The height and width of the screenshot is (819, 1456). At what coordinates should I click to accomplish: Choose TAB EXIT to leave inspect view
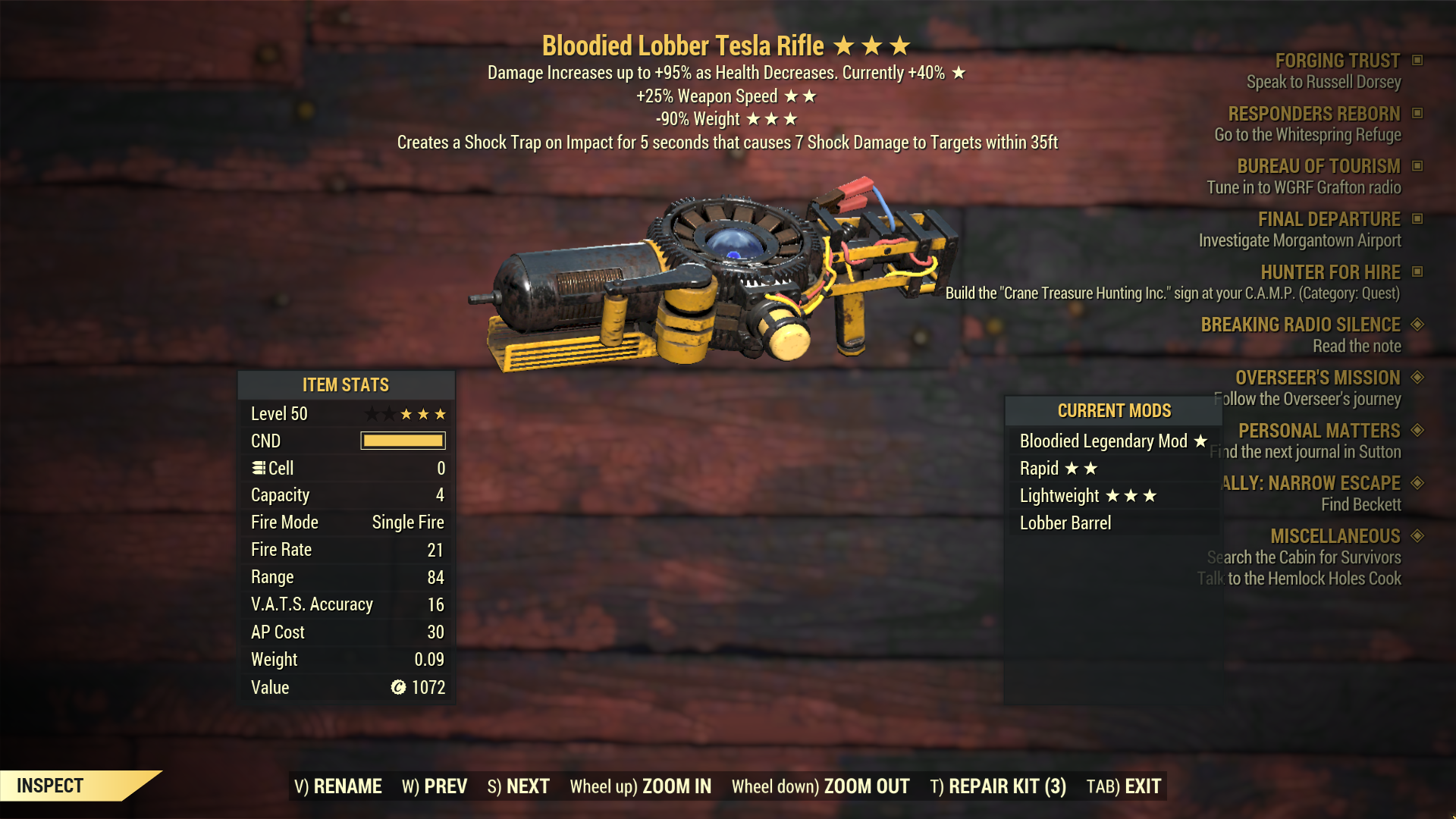click(x=1125, y=786)
